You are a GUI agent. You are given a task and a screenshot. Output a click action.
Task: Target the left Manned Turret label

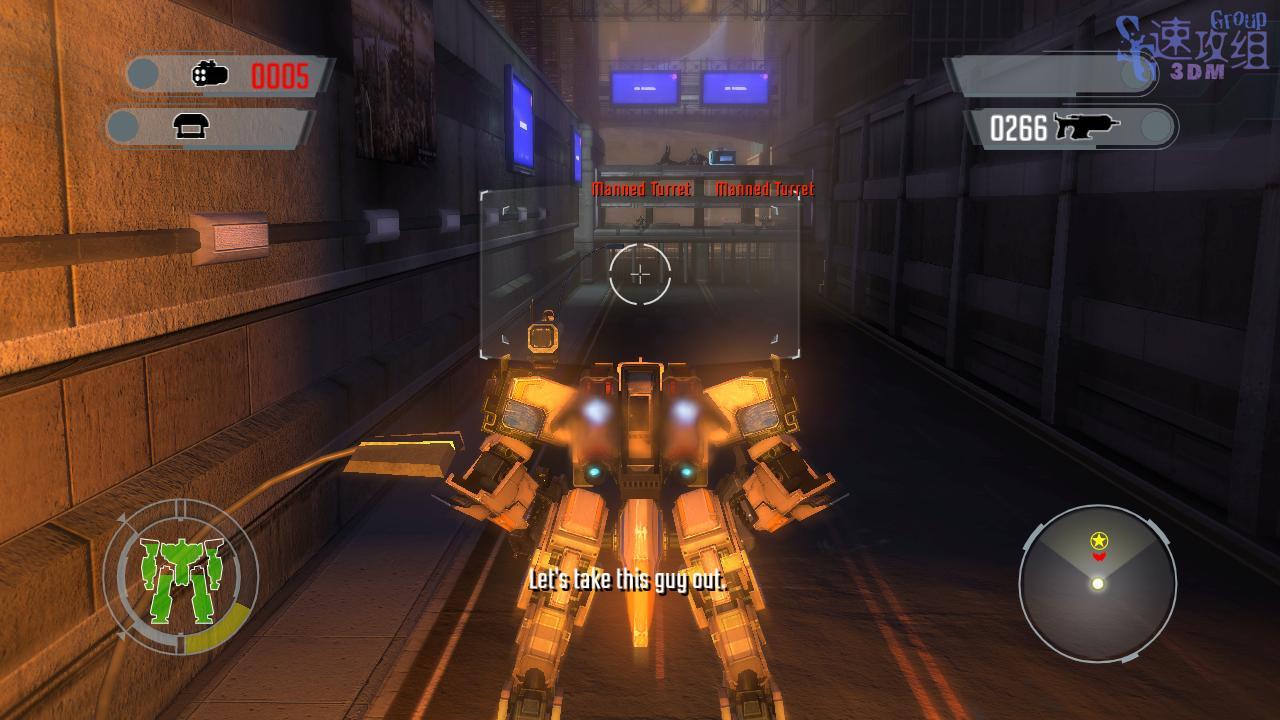641,189
